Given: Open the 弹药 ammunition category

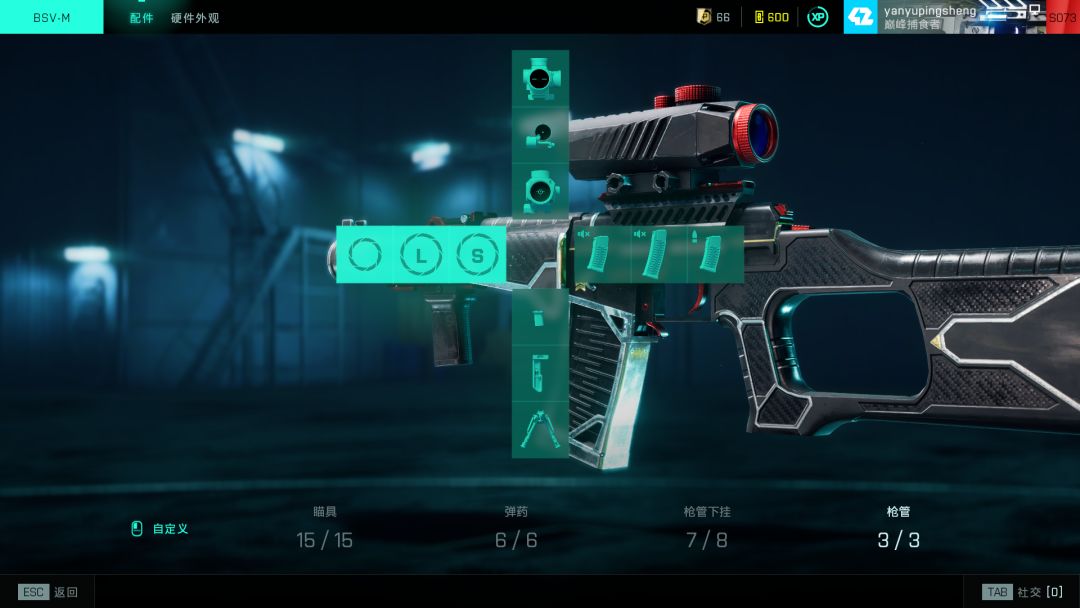Looking at the screenshot, I should [x=515, y=528].
